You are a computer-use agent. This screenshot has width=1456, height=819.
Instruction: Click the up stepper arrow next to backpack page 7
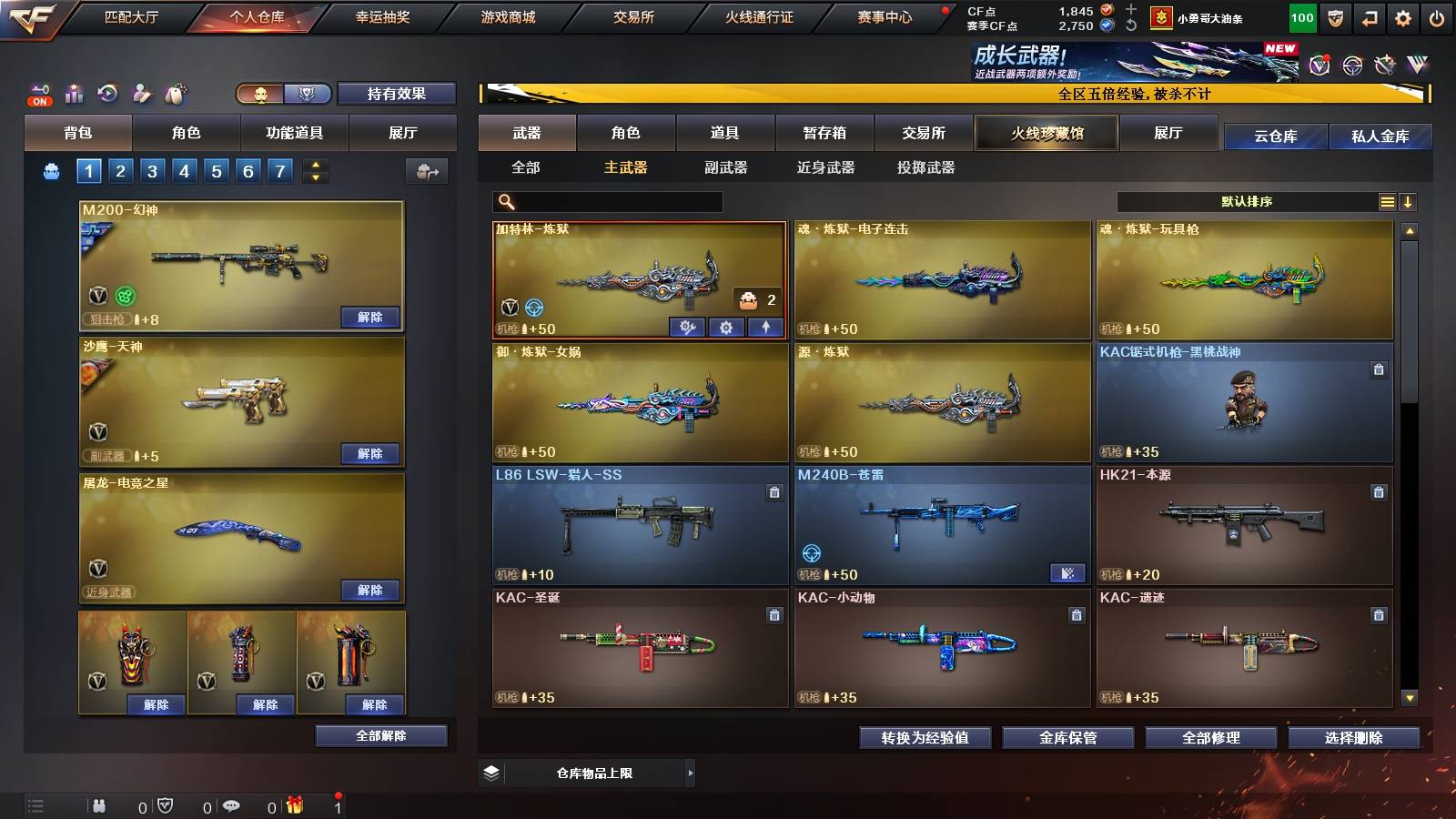315,164
